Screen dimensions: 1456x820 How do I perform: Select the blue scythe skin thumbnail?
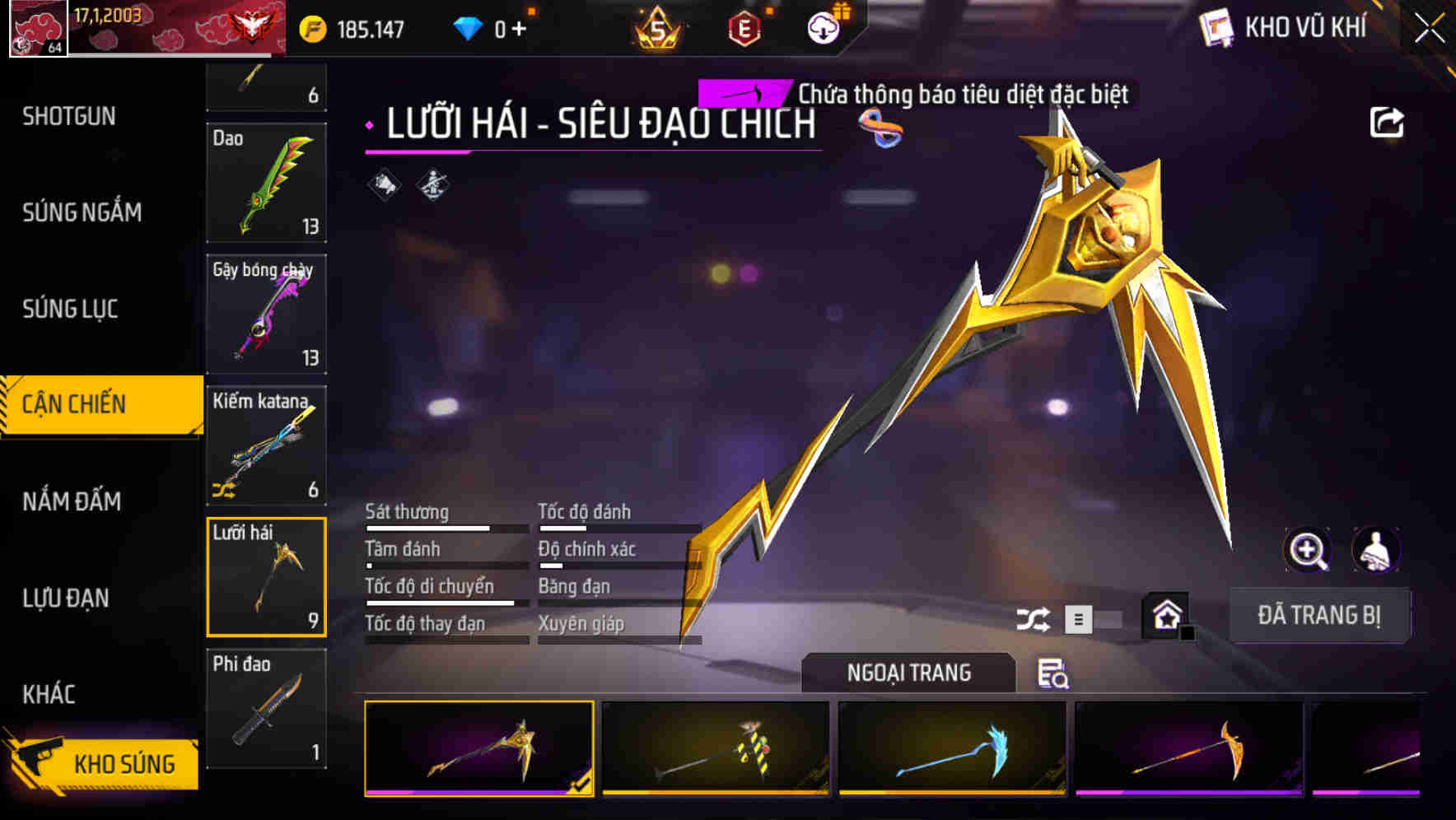point(952,749)
